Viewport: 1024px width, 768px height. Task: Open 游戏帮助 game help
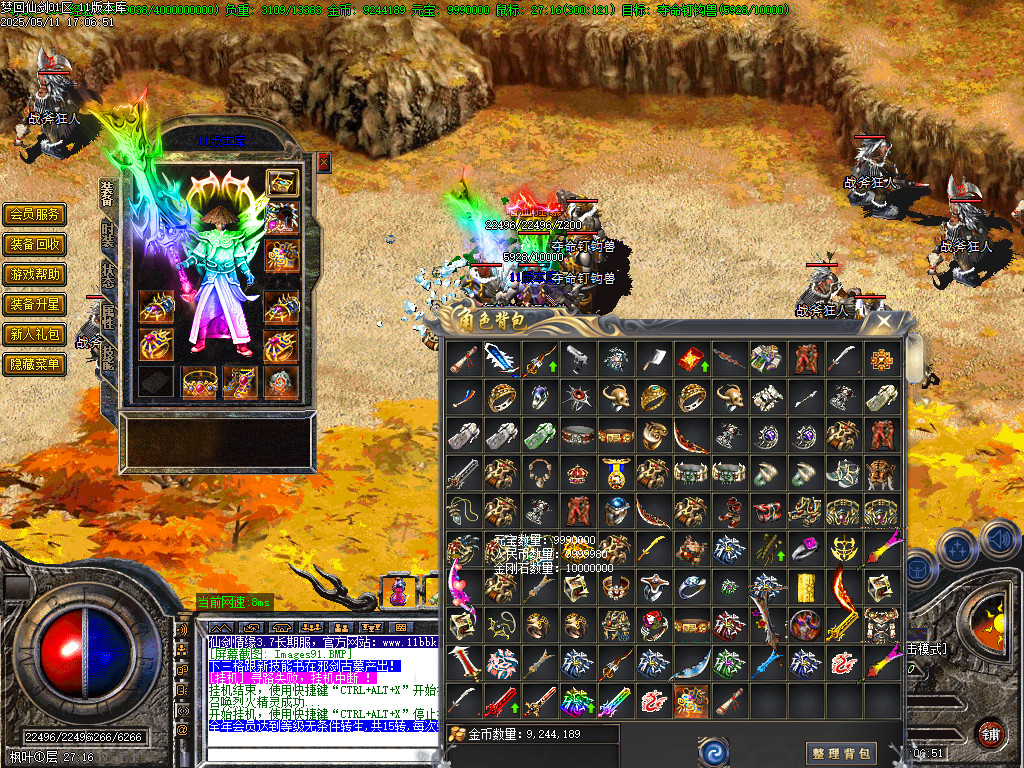click(35, 274)
